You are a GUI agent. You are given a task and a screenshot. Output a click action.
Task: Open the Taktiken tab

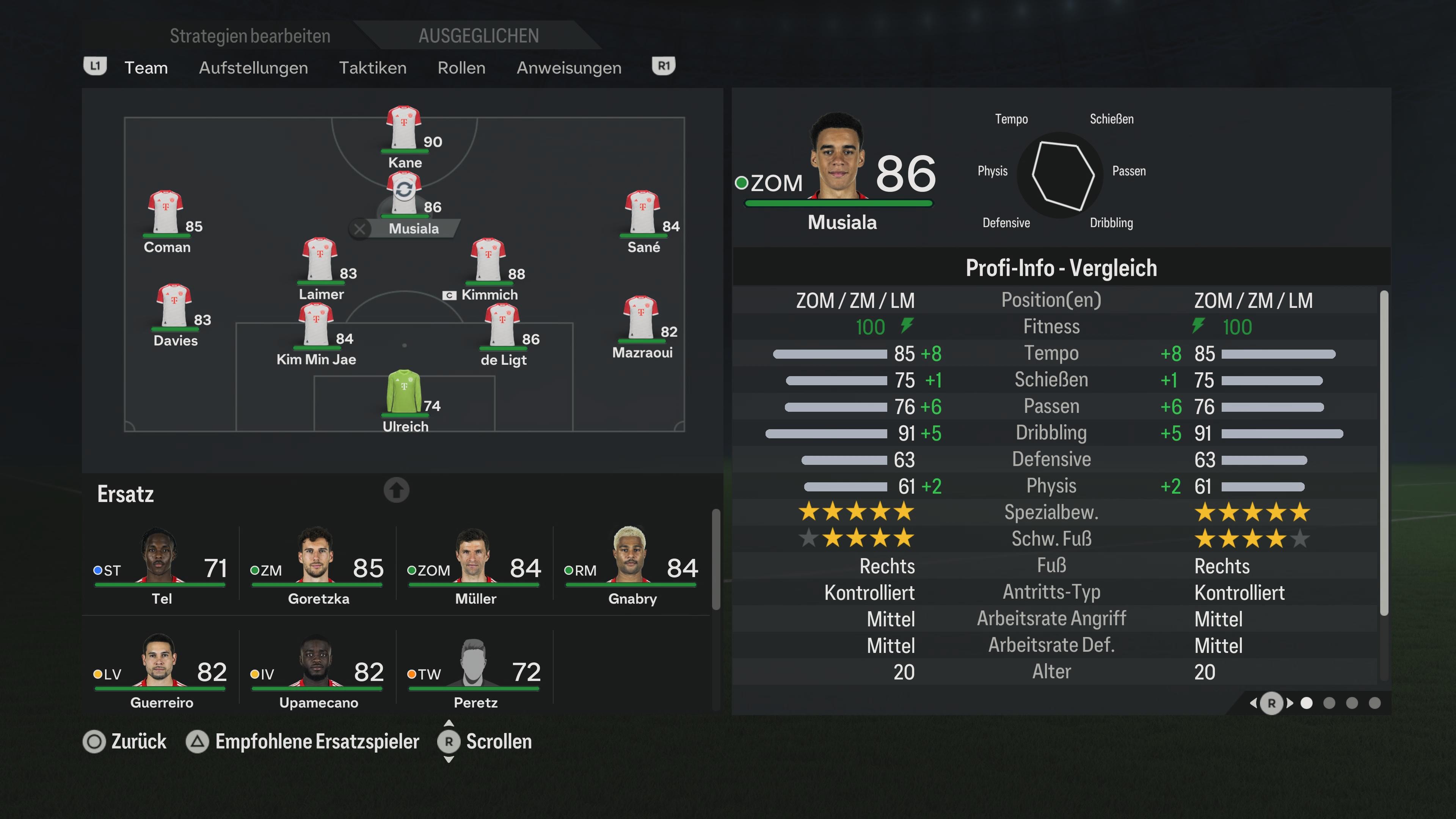tap(372, 68)
